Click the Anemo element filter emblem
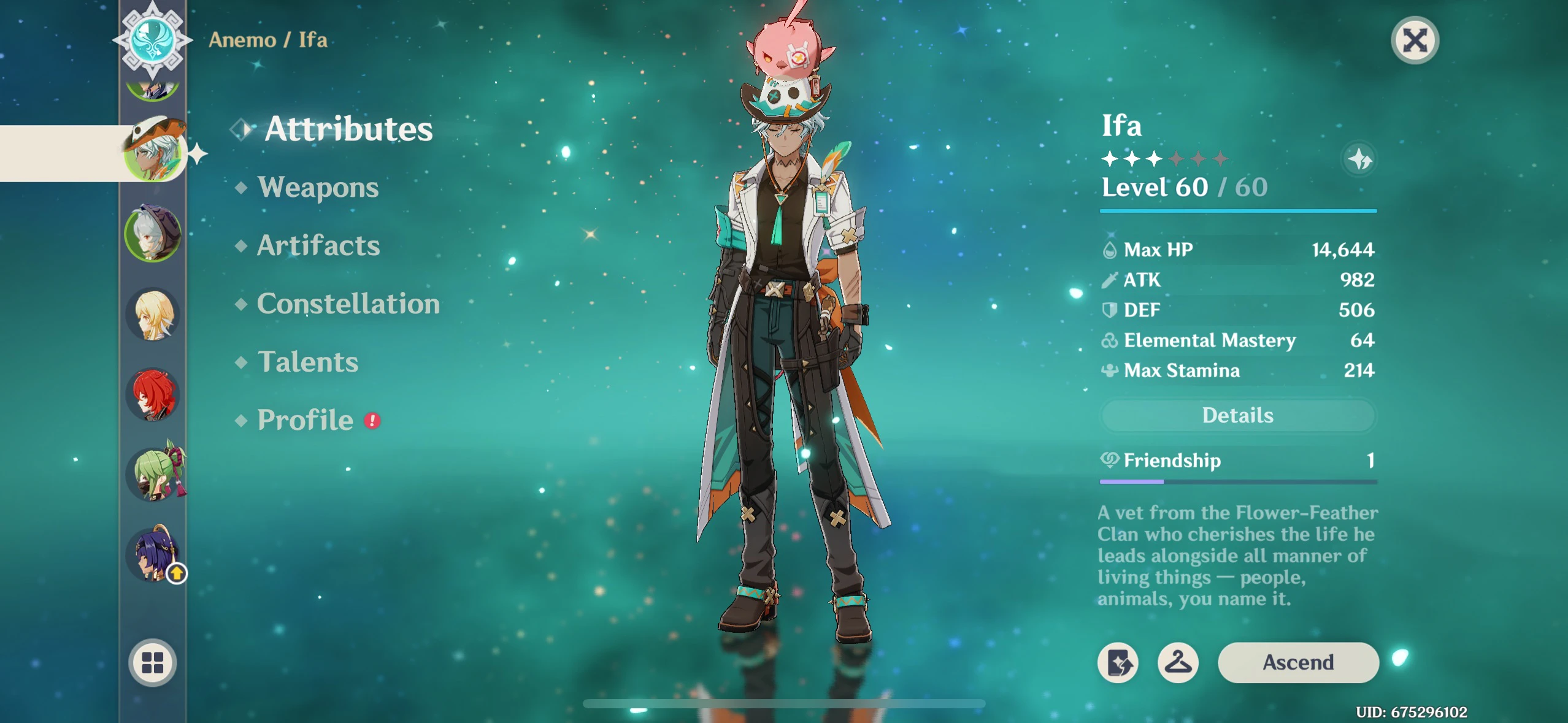This screenshot has width=1568, height=723. [152, 39]
